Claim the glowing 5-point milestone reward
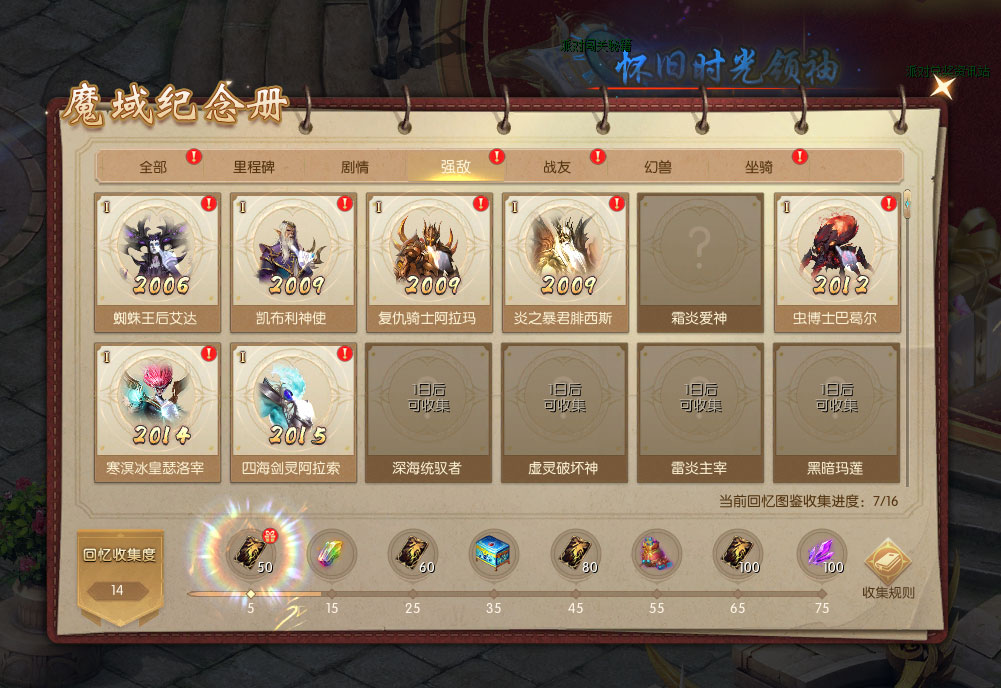Screen dimensions: 1001x688 [250, 553]
